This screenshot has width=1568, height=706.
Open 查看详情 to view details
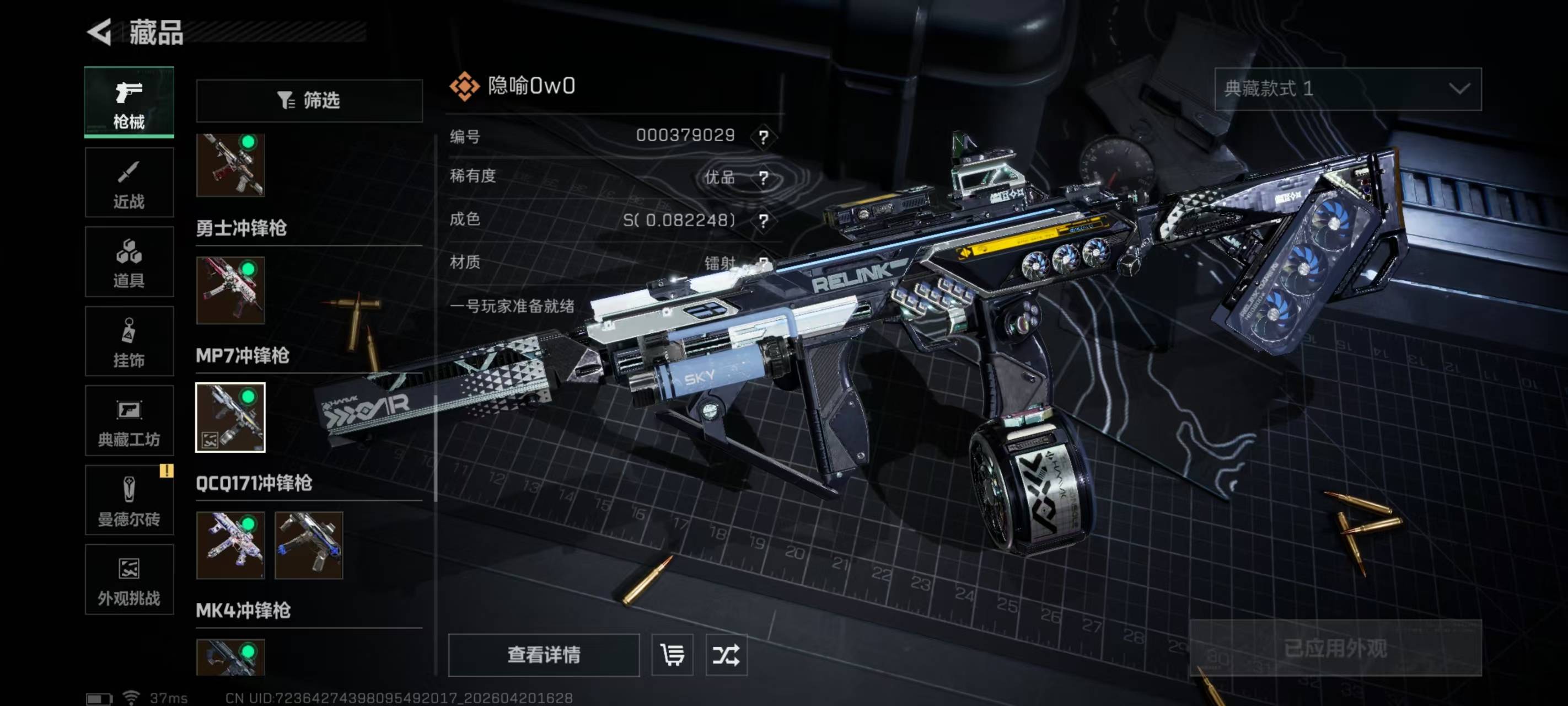coord(544,655)
